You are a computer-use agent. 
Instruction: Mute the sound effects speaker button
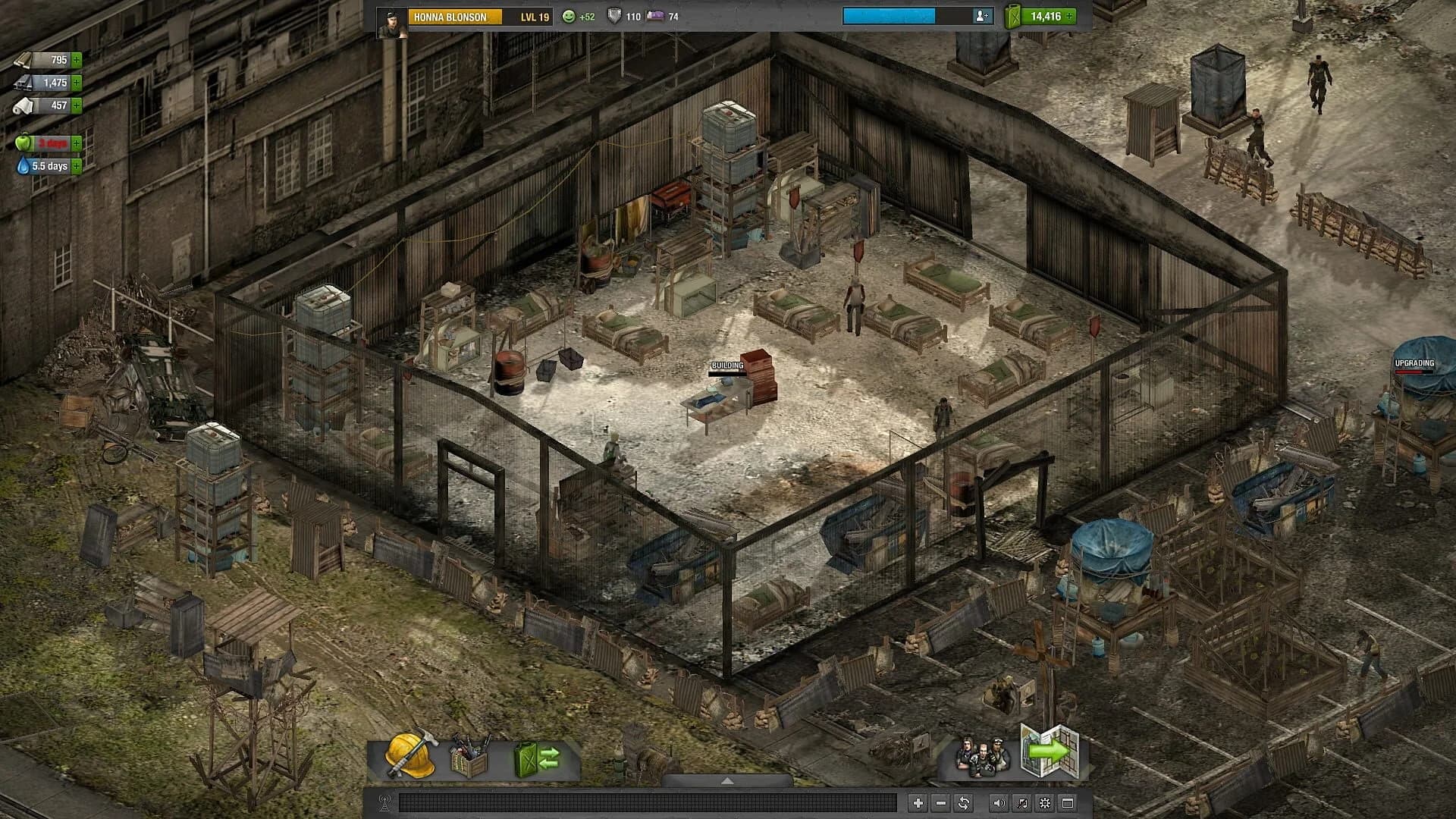999,802
